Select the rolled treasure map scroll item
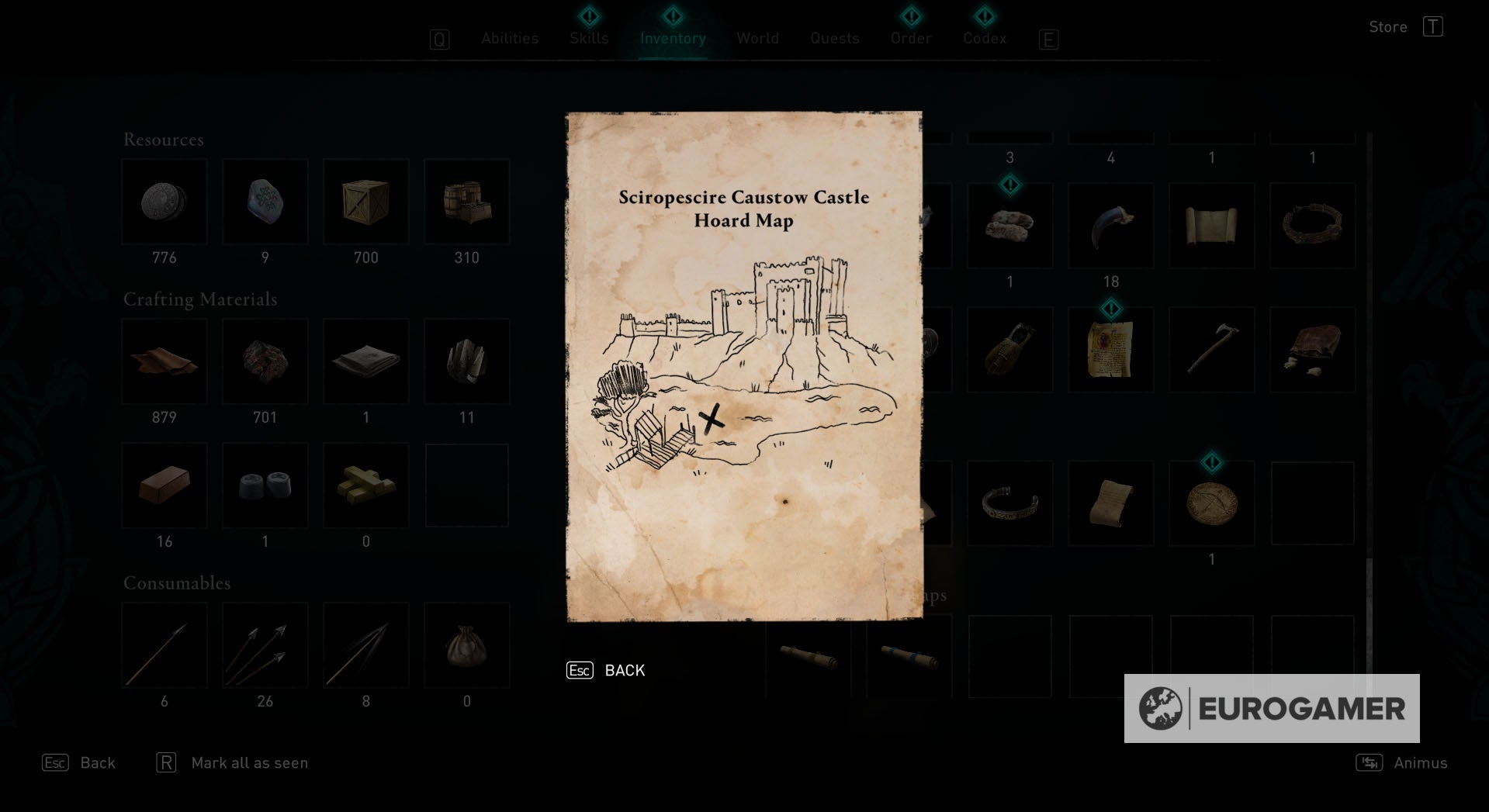 tap(1110, 503)
